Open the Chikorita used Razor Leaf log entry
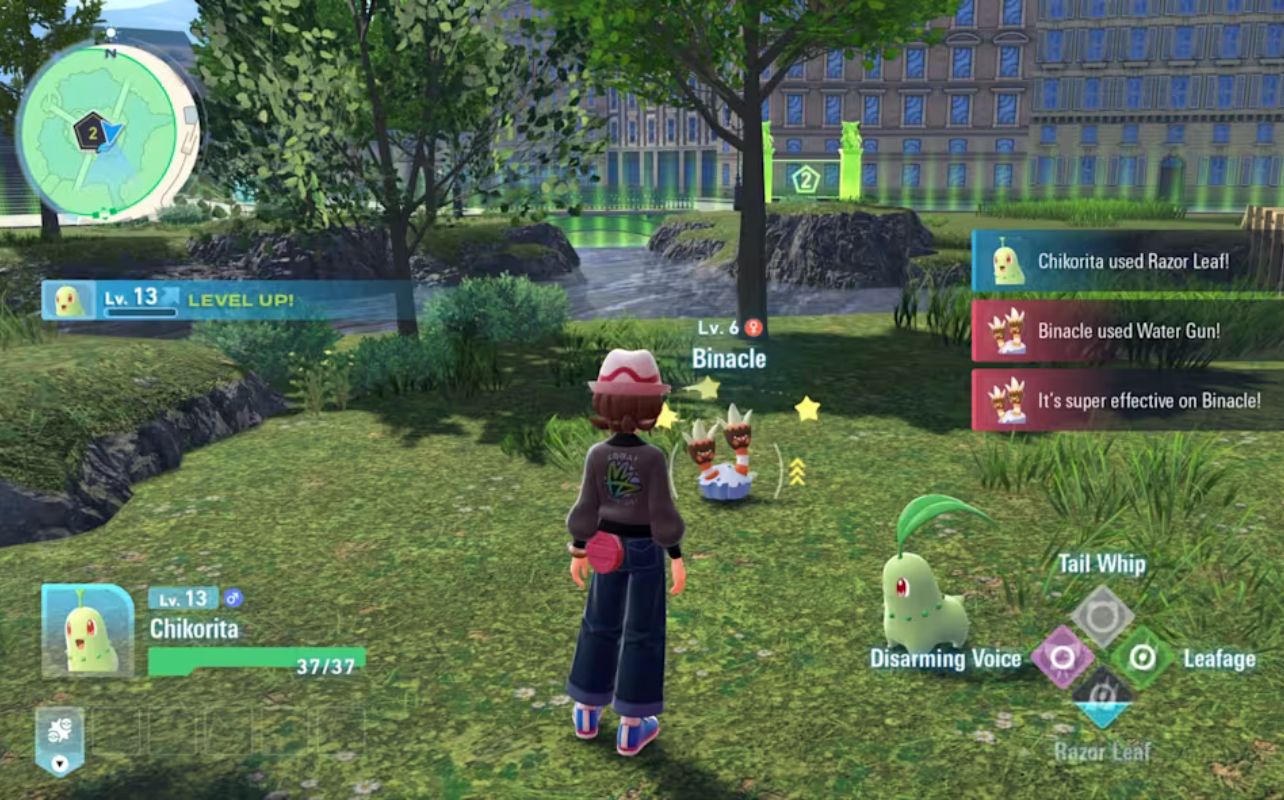 [1127, 262]
